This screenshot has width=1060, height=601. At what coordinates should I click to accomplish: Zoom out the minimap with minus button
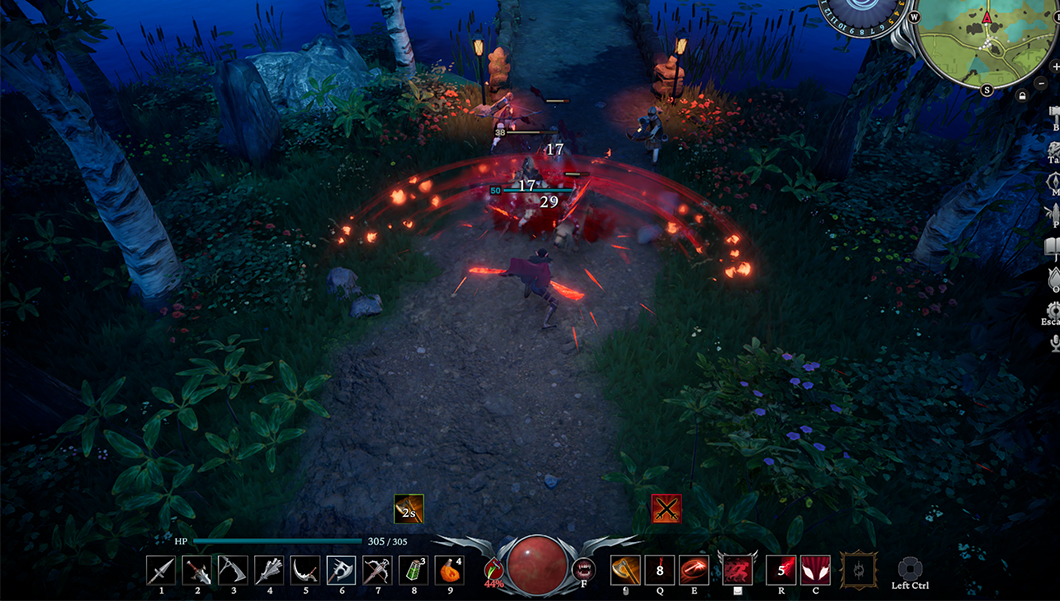click(1041, 83)
